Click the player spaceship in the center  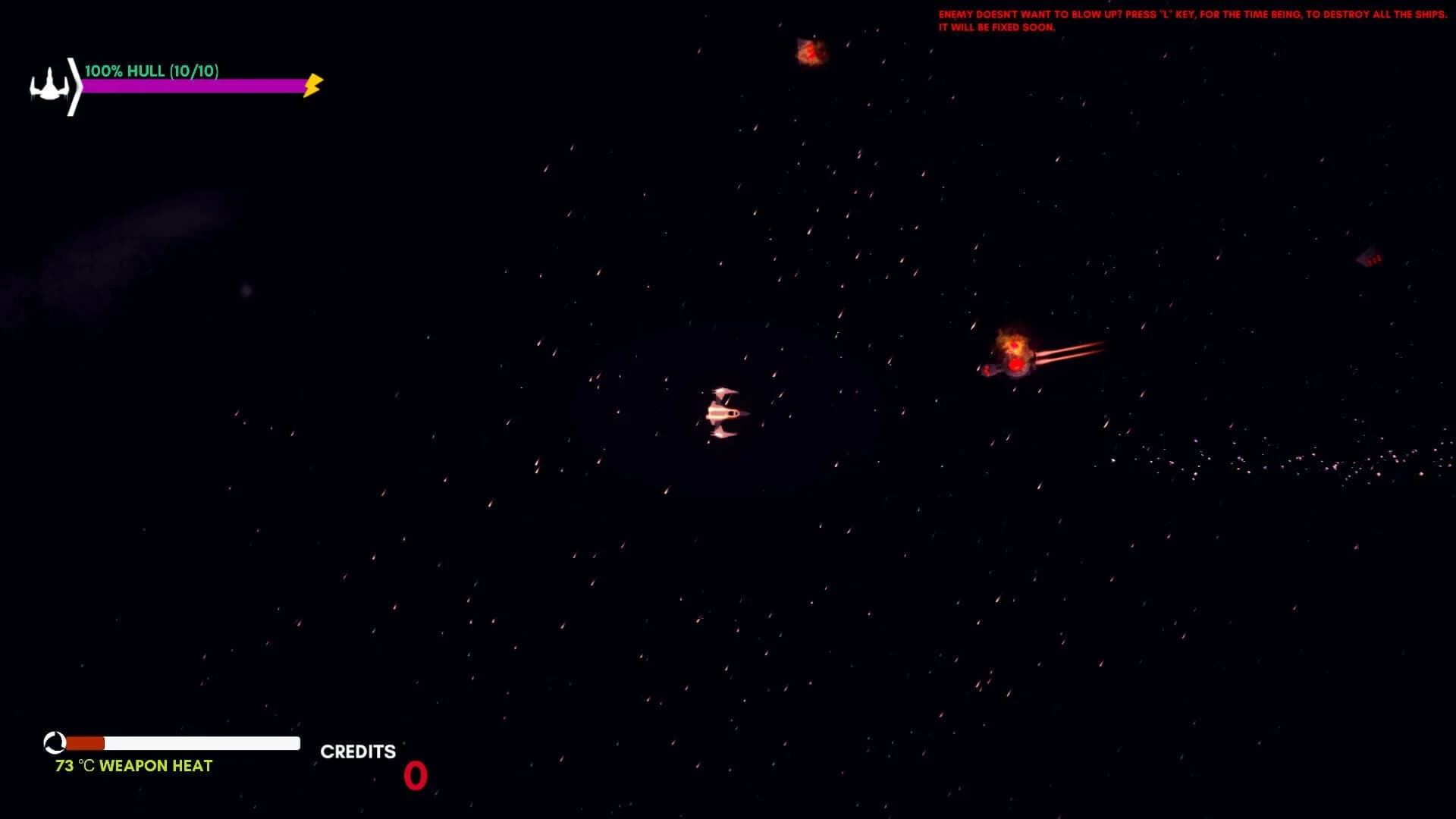723,413
